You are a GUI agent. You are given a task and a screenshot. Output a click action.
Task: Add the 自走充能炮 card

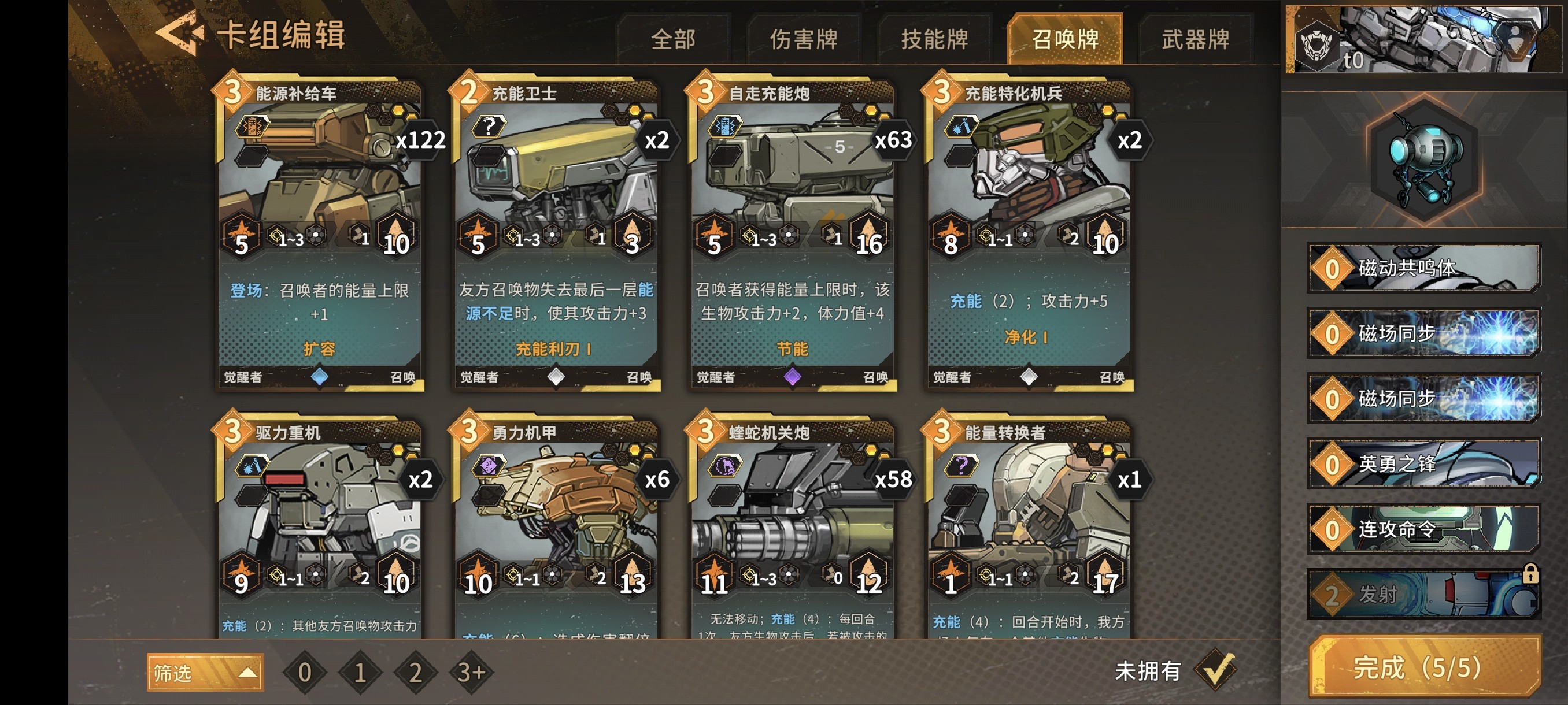(792, 234)
